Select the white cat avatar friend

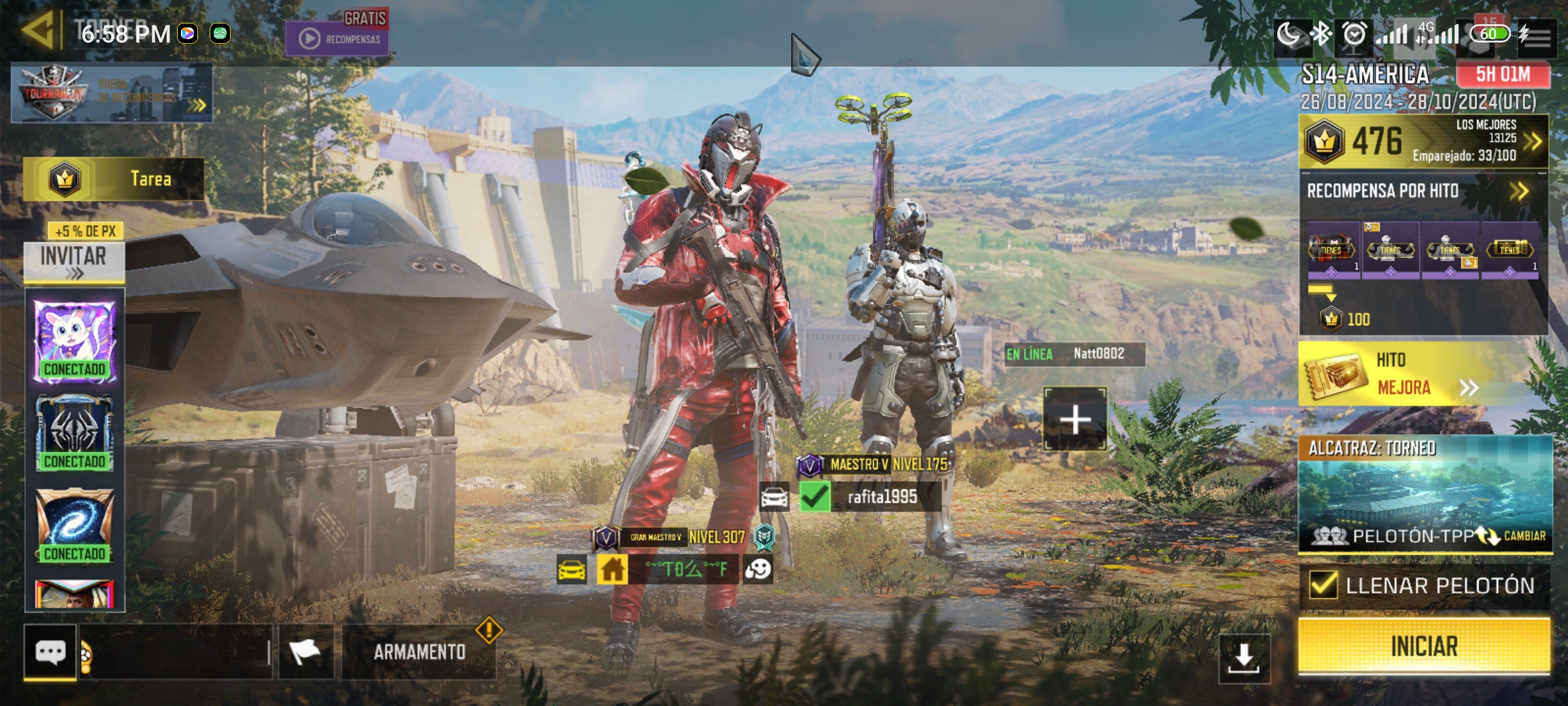74,340
